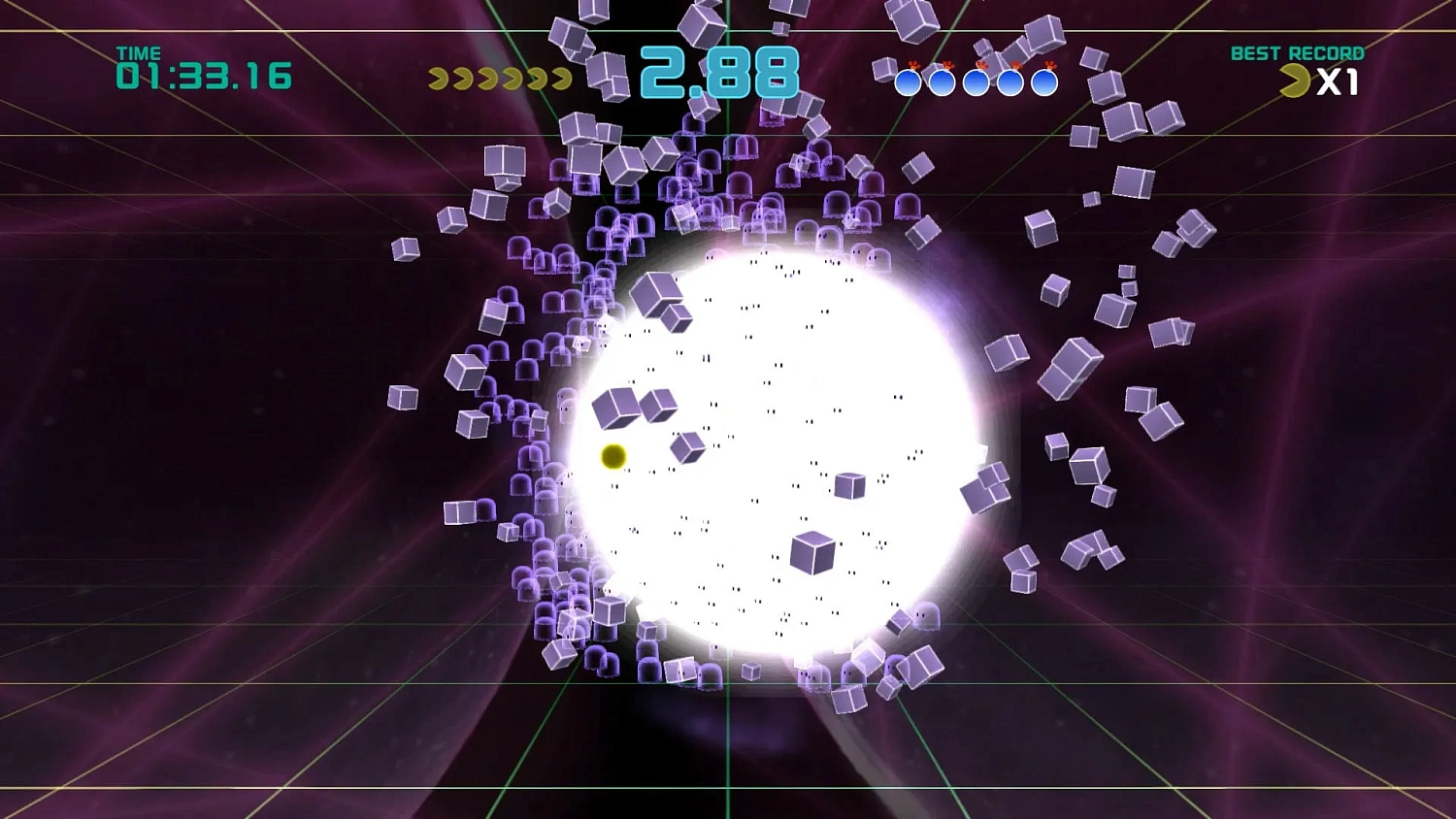Open the BEST RECORD label
Image resolution: width=1456 pixels, height=819 pixels.
1298,53
